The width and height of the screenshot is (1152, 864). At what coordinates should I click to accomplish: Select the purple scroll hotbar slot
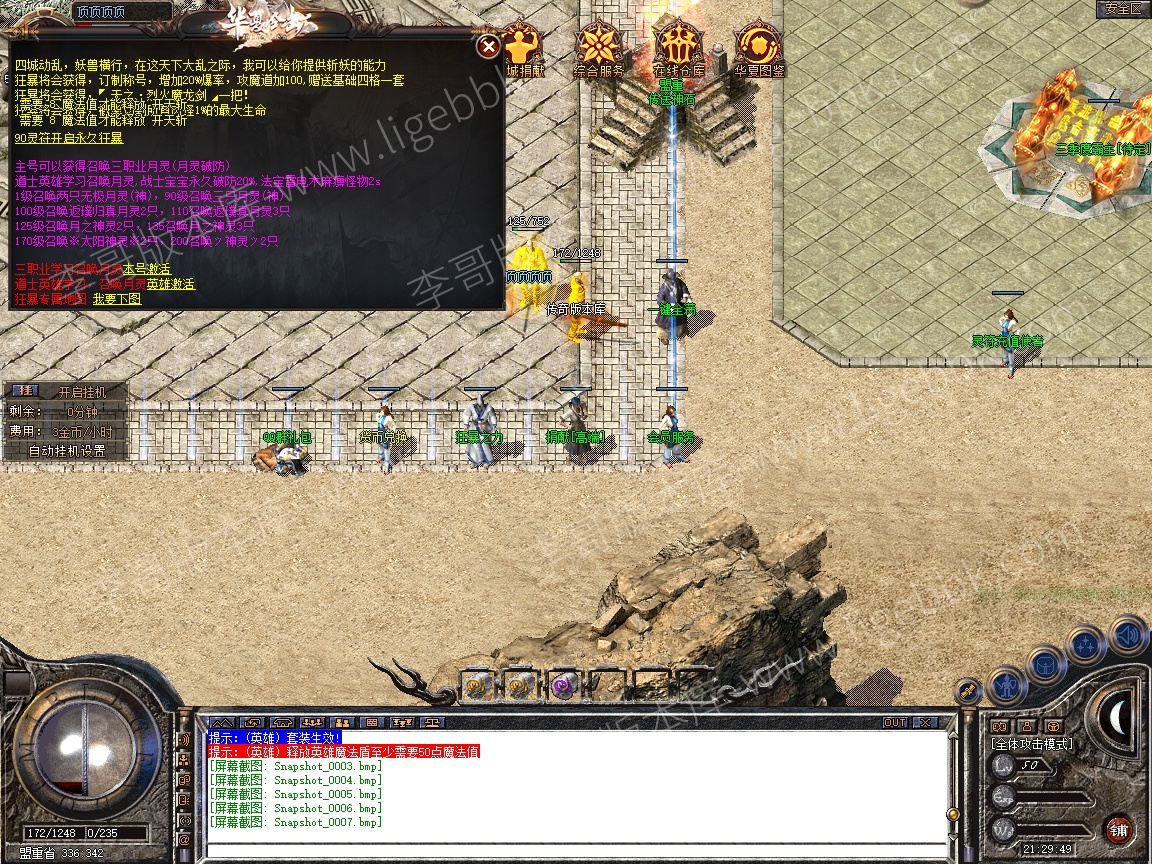coord(562,685)
